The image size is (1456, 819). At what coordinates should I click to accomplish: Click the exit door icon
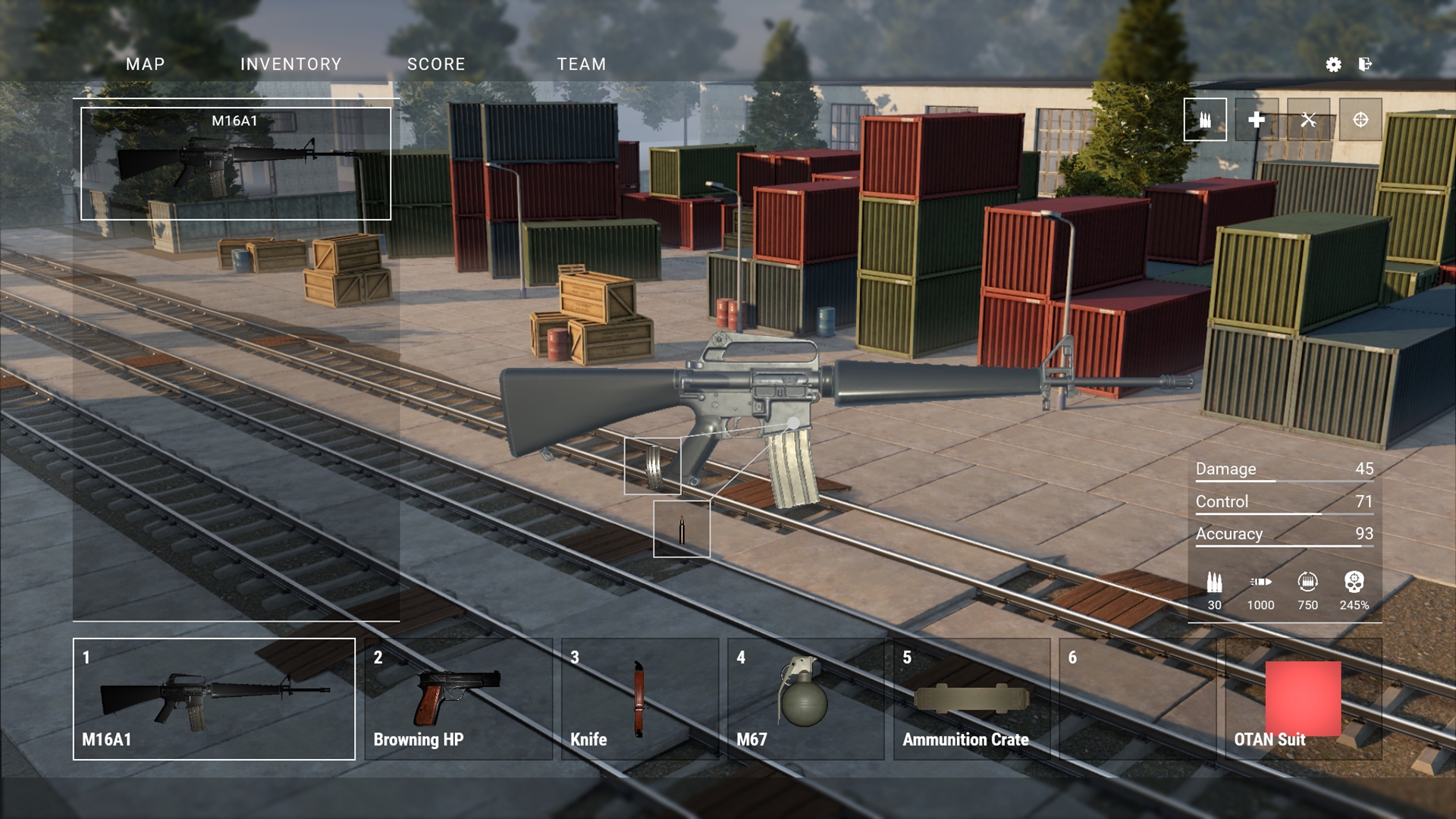pos(1365,64)
